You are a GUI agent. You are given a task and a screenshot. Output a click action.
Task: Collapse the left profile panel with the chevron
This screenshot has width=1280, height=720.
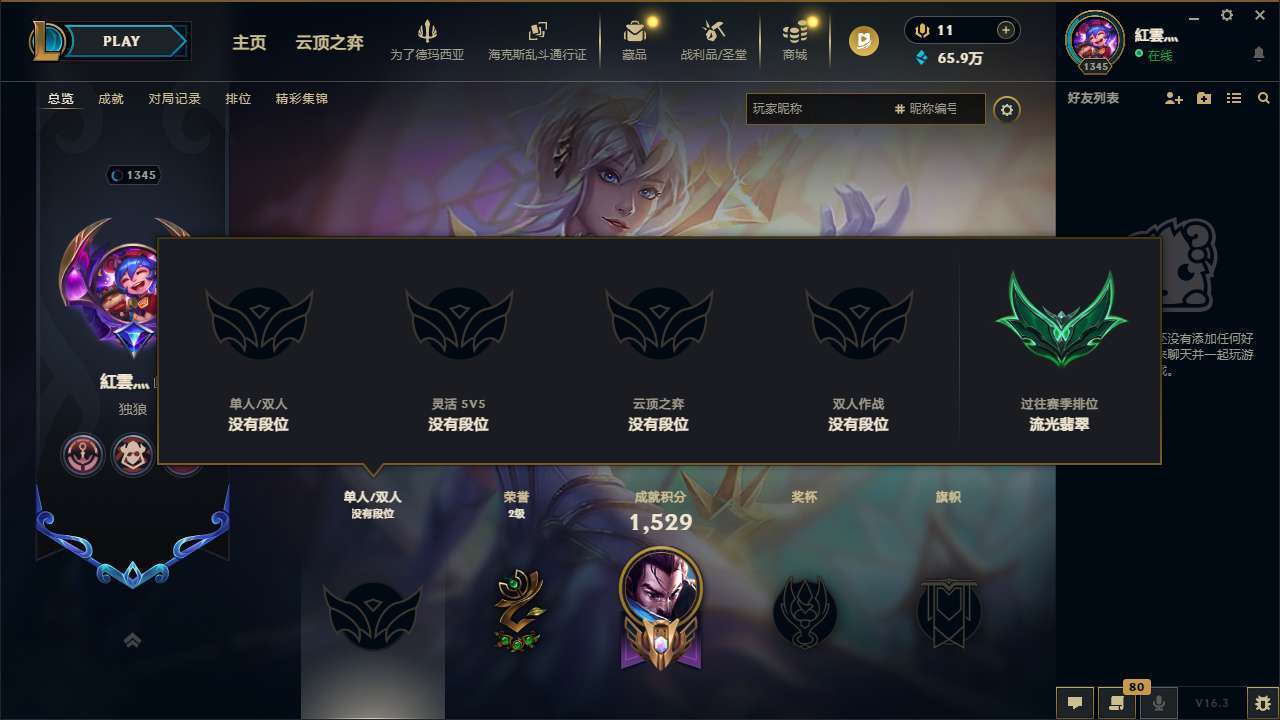click(132, 640)
